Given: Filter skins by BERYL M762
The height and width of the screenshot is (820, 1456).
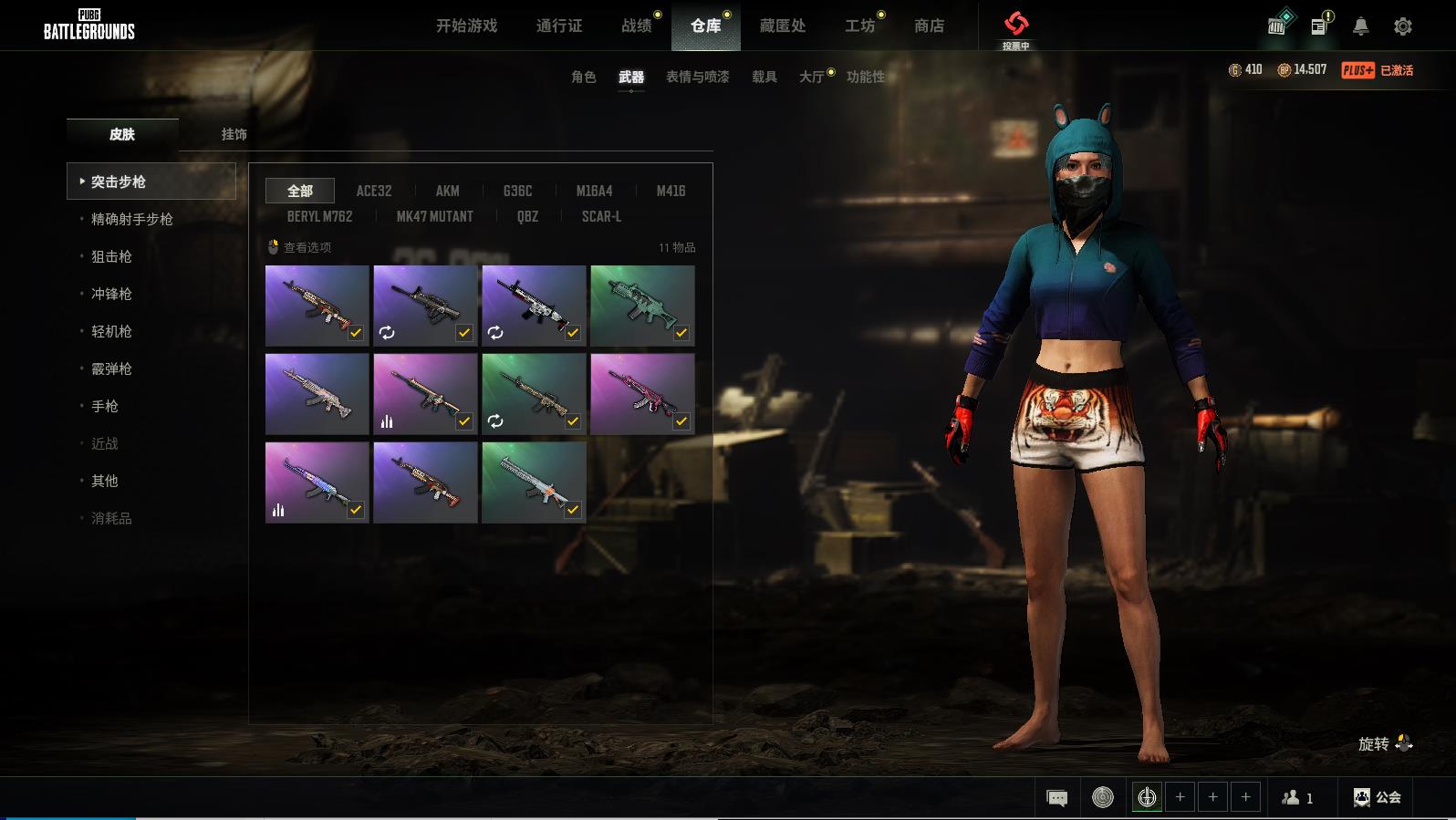Looking at the screenshot, I should tap(319, 216).
